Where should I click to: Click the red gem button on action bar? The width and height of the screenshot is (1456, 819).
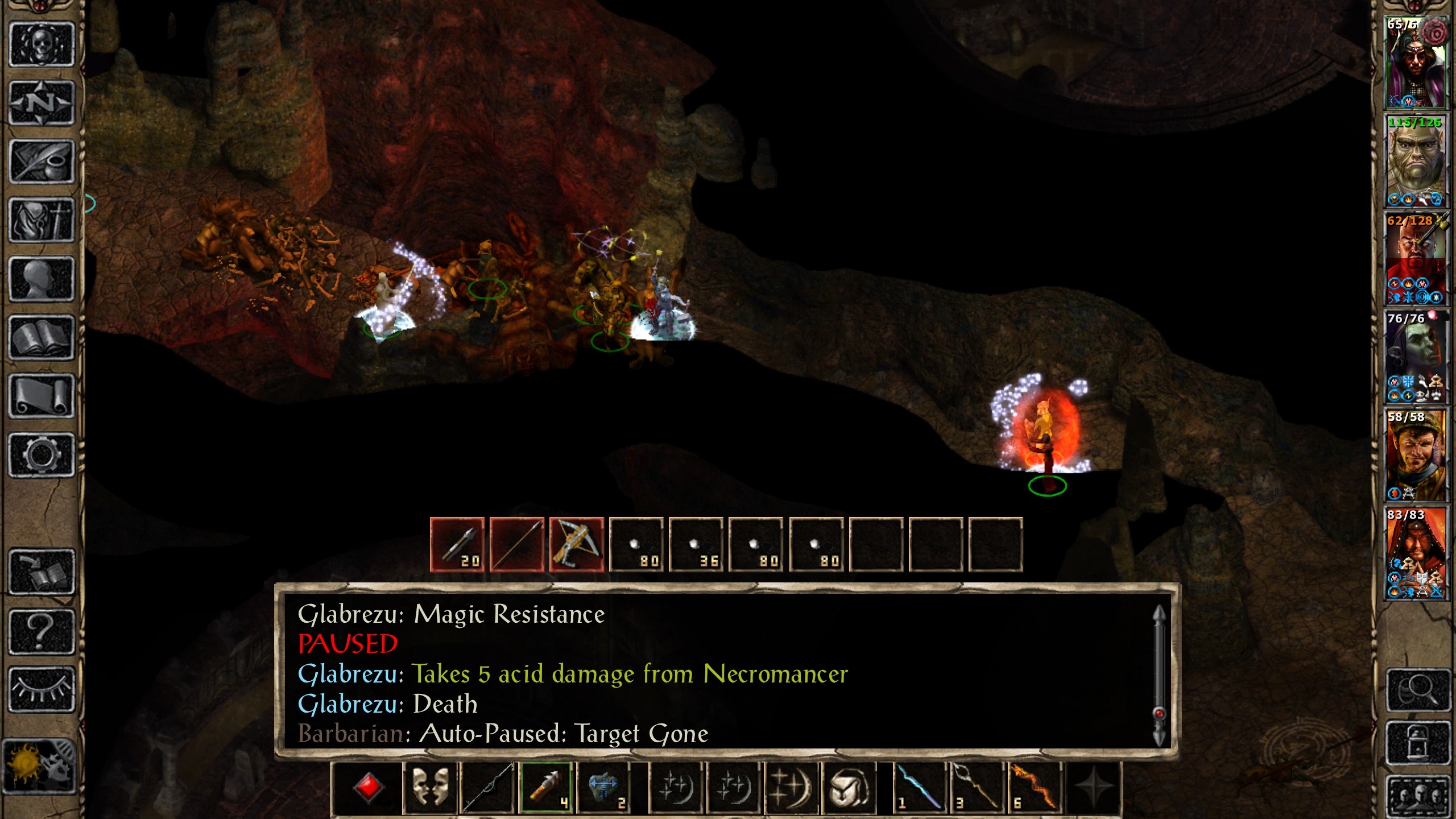click(x=369, y=788)
